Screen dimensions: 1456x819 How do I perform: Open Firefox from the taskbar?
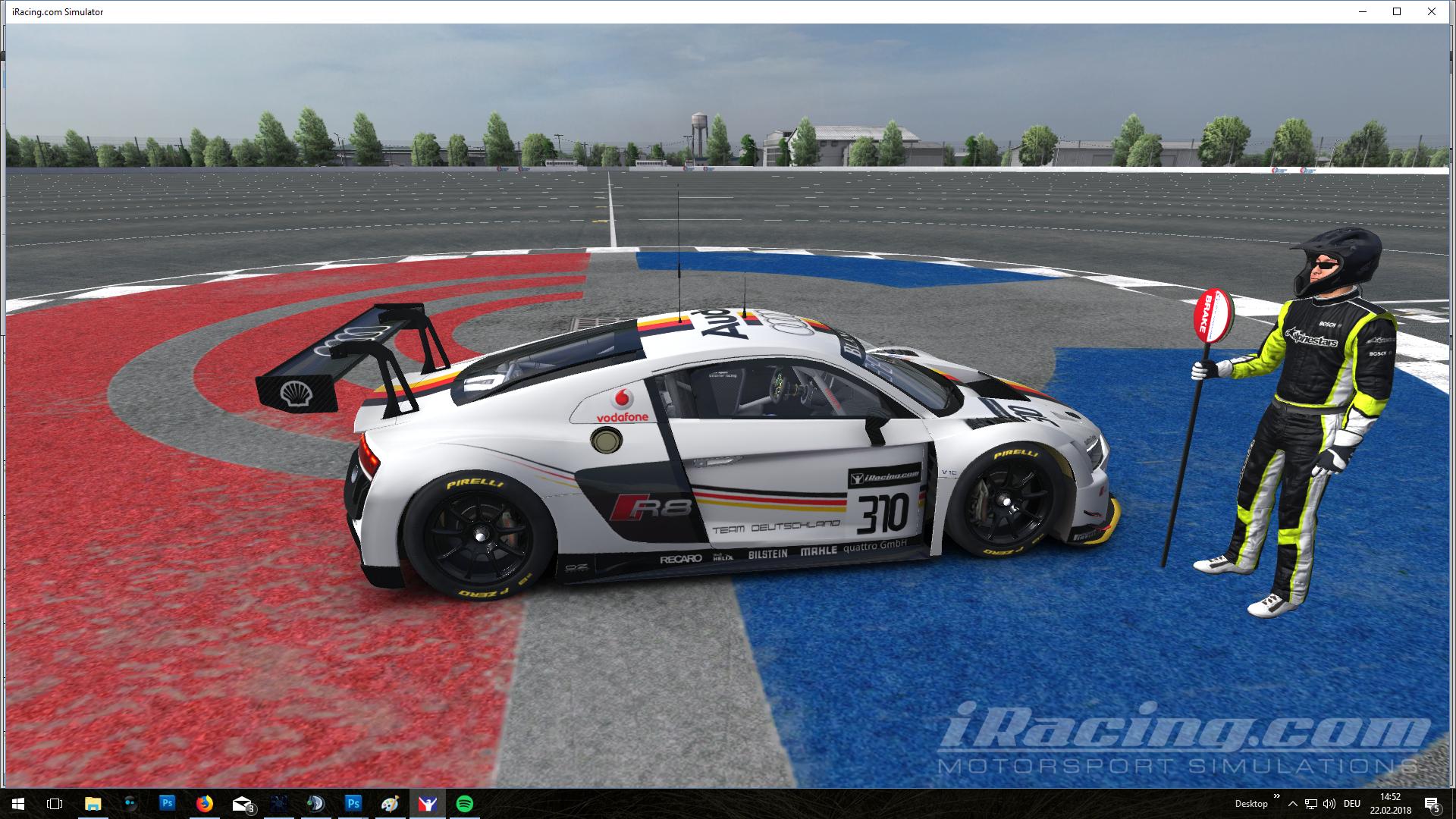tap(205, 803)
